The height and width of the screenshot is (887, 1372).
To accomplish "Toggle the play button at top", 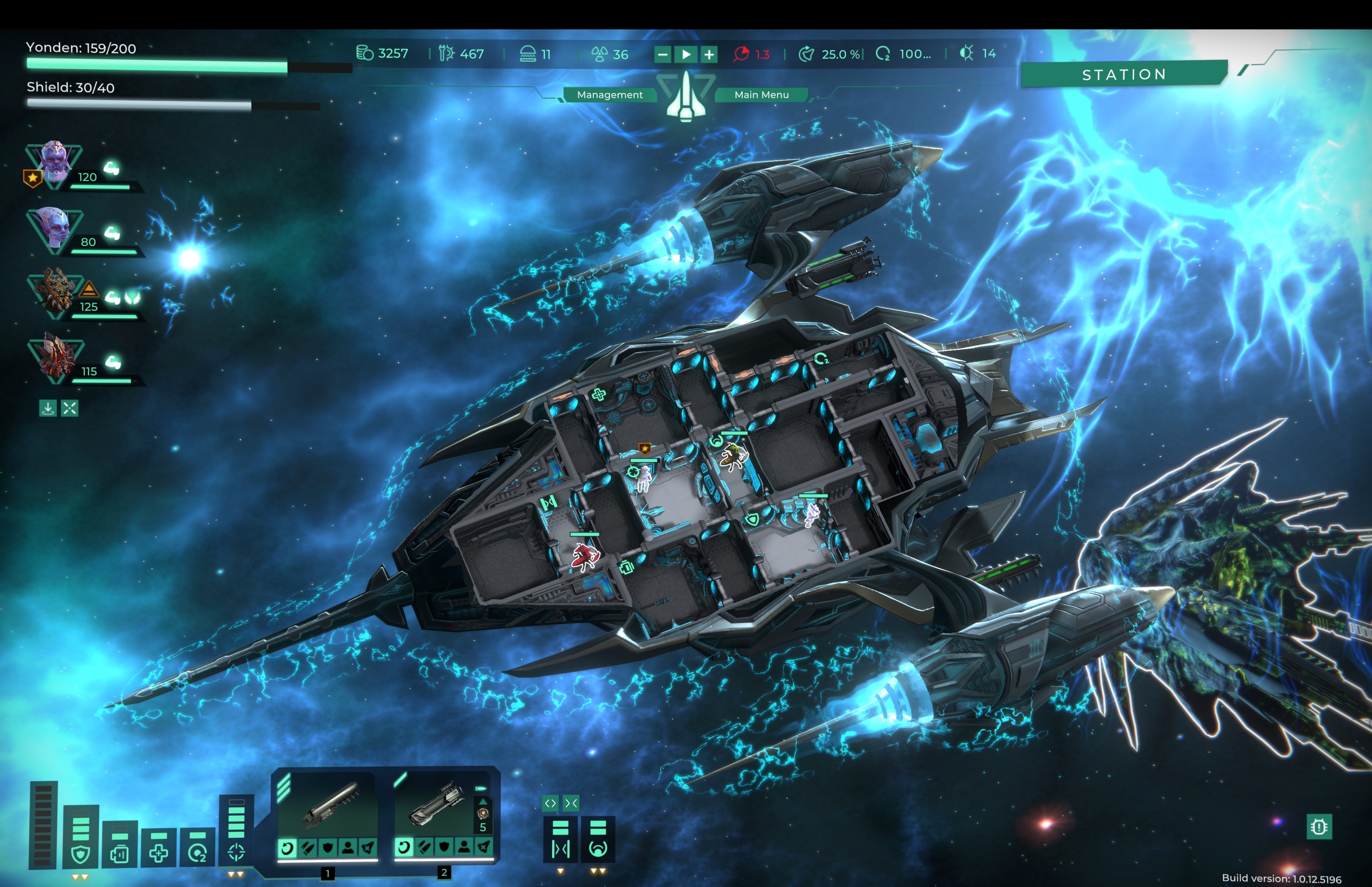I will pyautogui.click(x=686, y=55).
